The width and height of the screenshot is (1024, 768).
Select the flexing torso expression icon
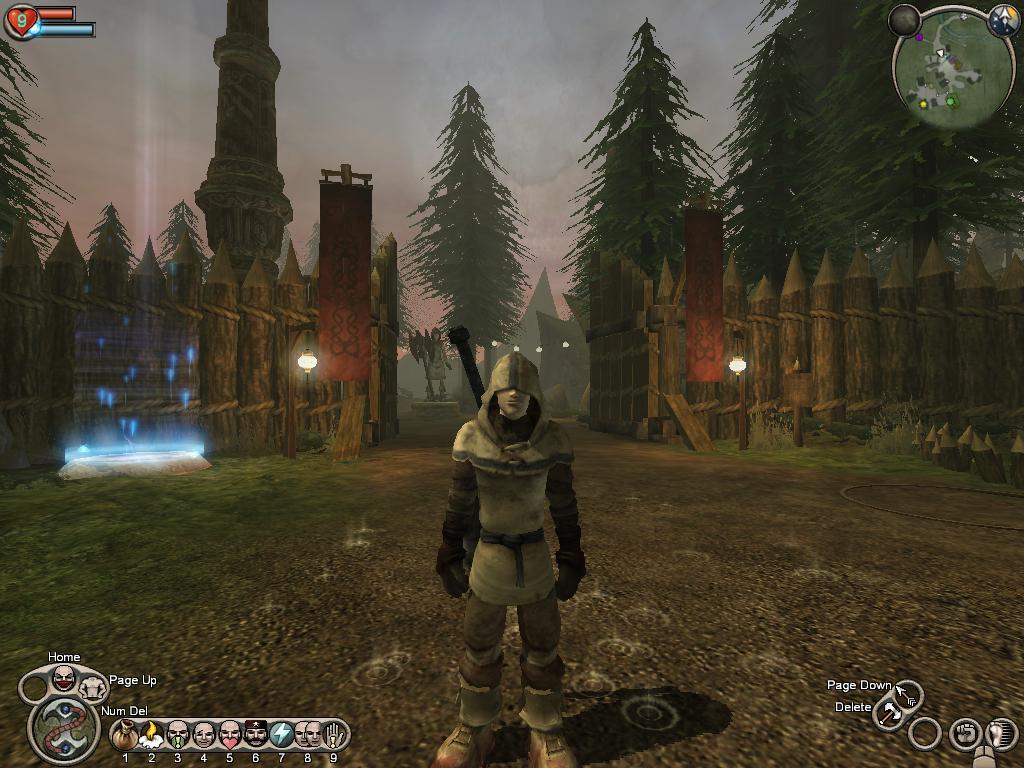click(x=93, y=687)
